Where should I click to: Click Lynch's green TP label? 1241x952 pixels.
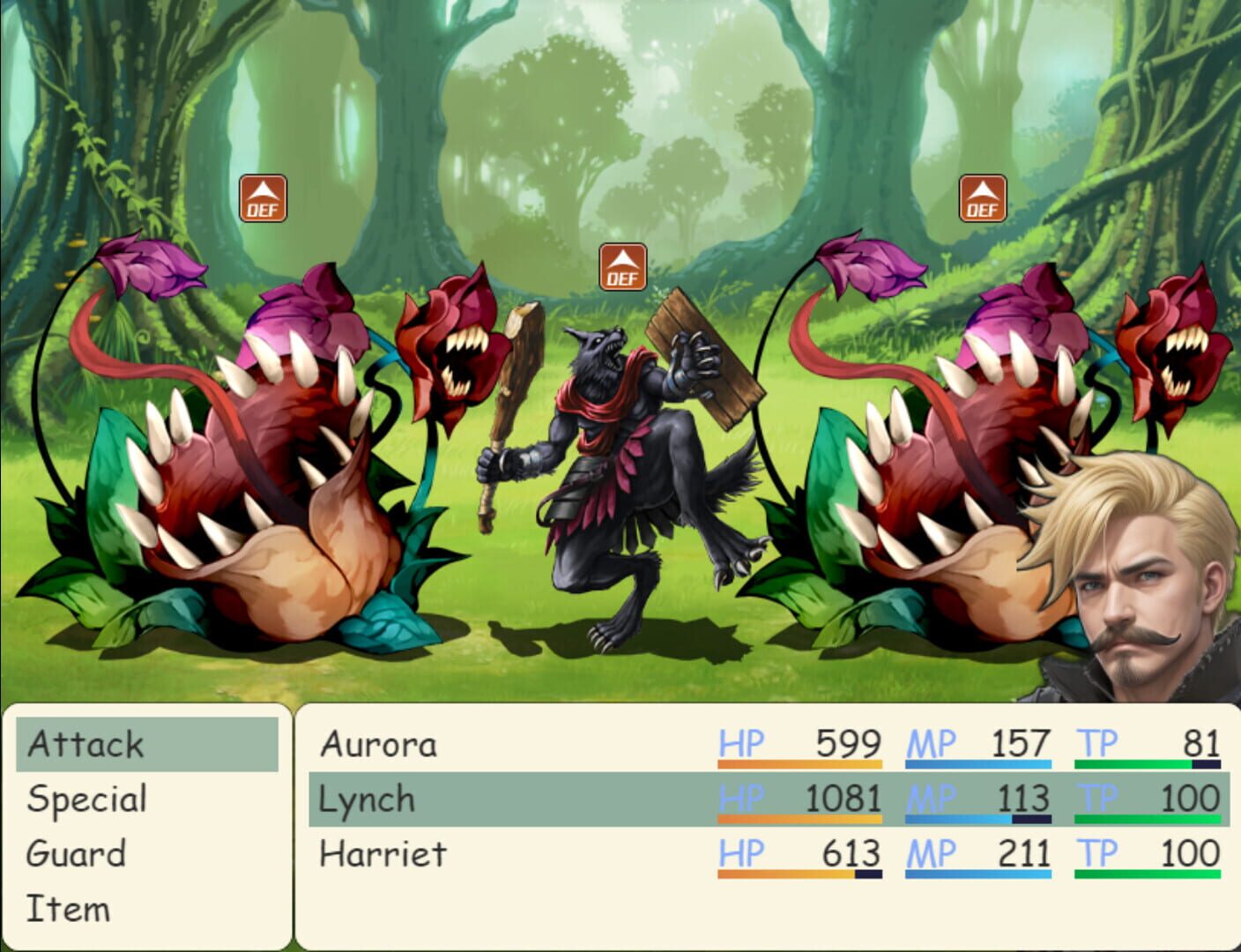[x=1096, y=799]
